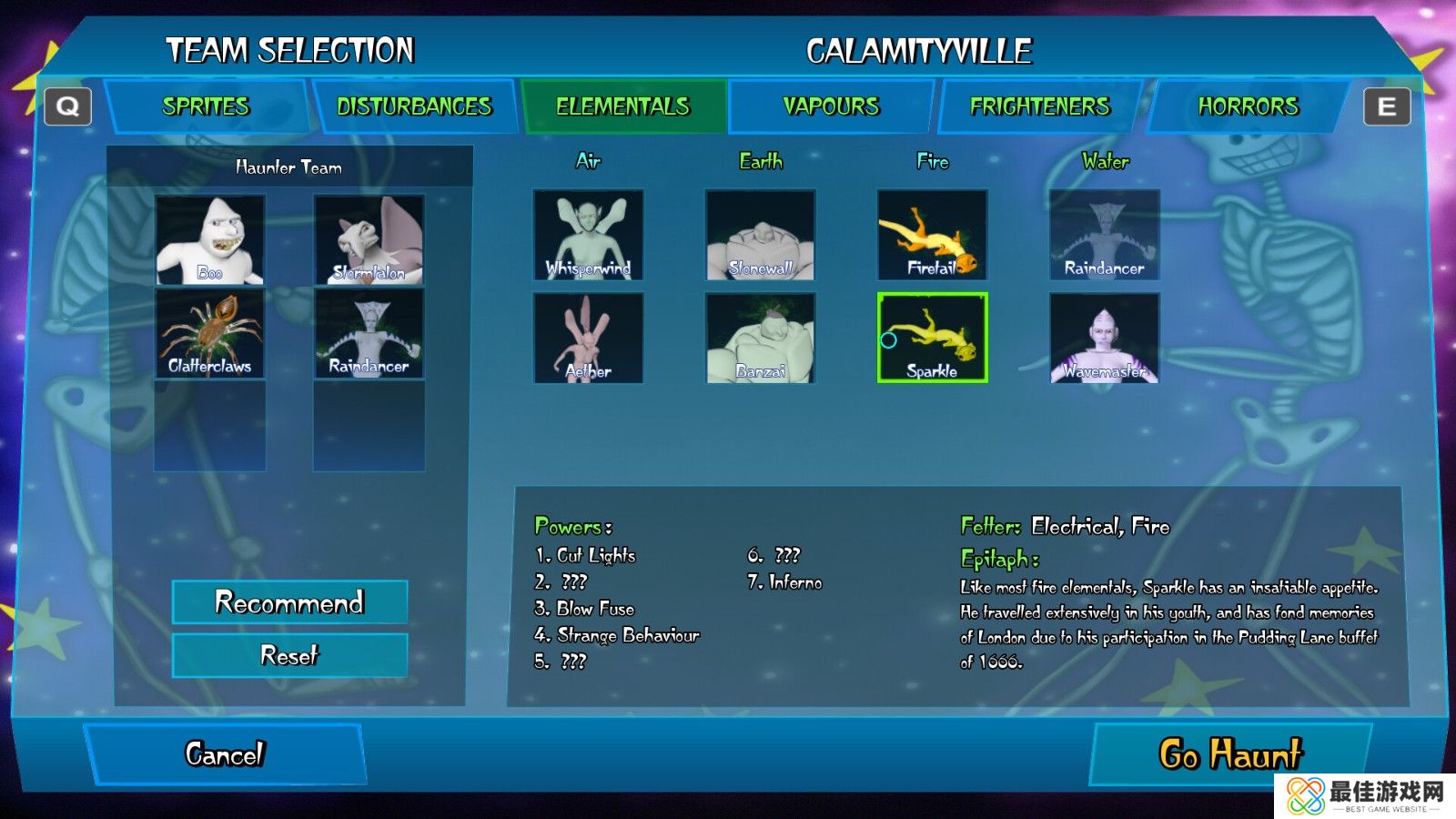Reset the haunter team

(289, 655)
